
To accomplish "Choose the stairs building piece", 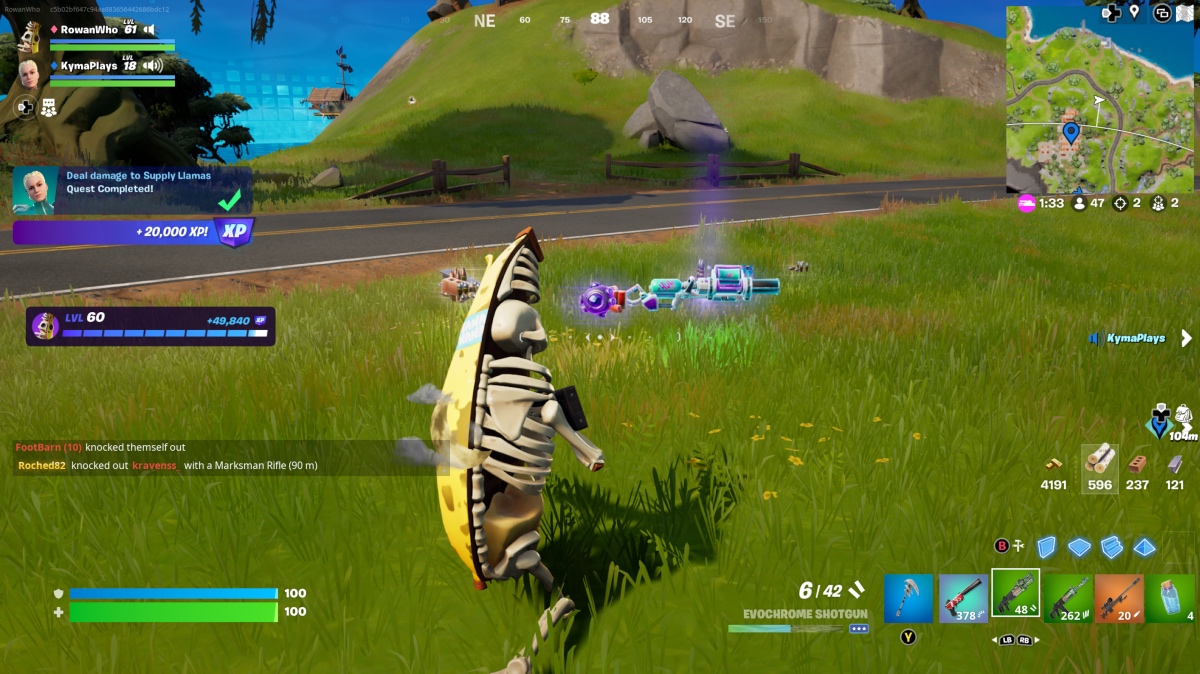I will pyautogui.click(x=1112, y=547).
